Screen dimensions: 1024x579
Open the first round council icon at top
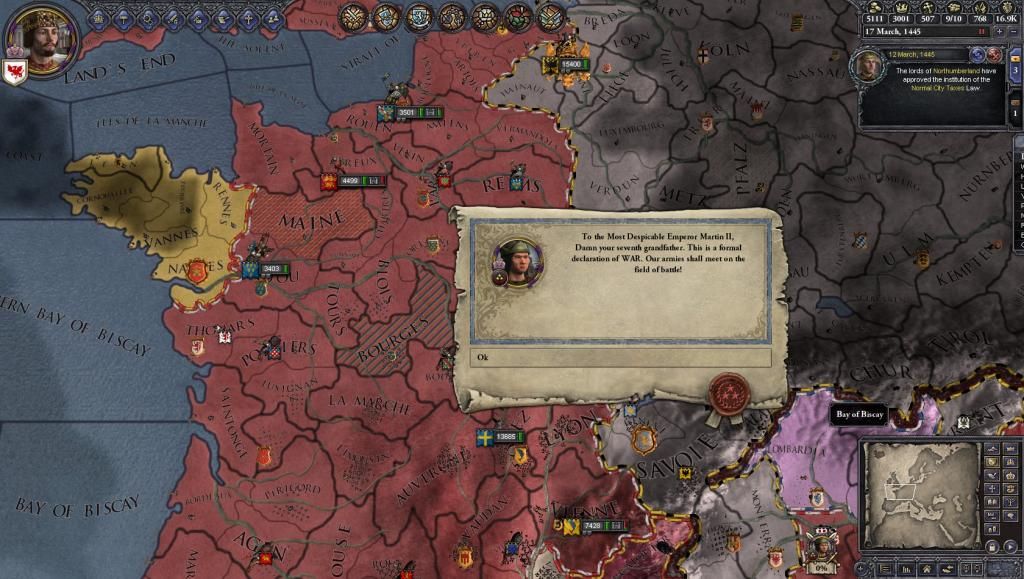click(x=354, y=16)
